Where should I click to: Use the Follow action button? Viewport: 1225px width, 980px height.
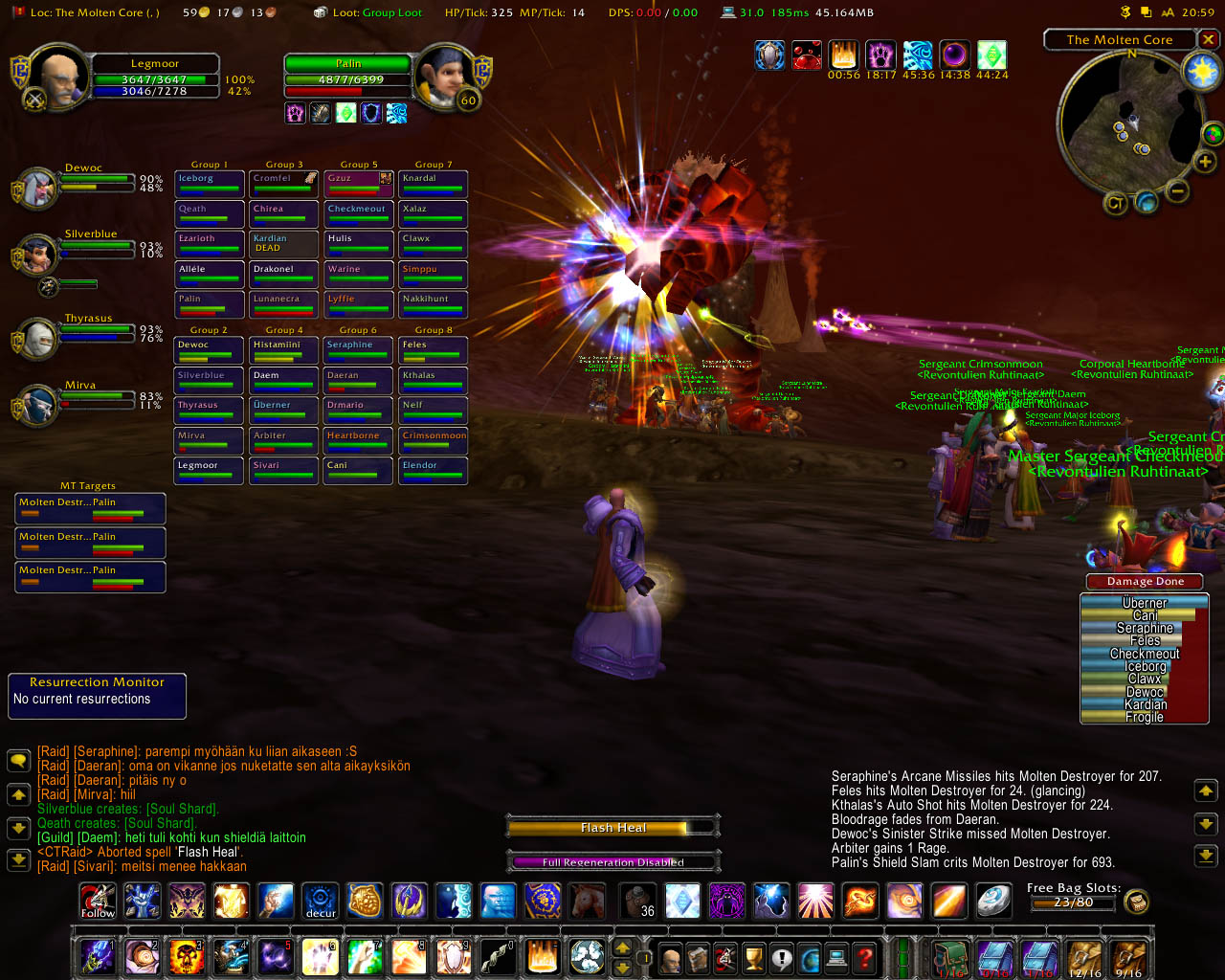98,902
